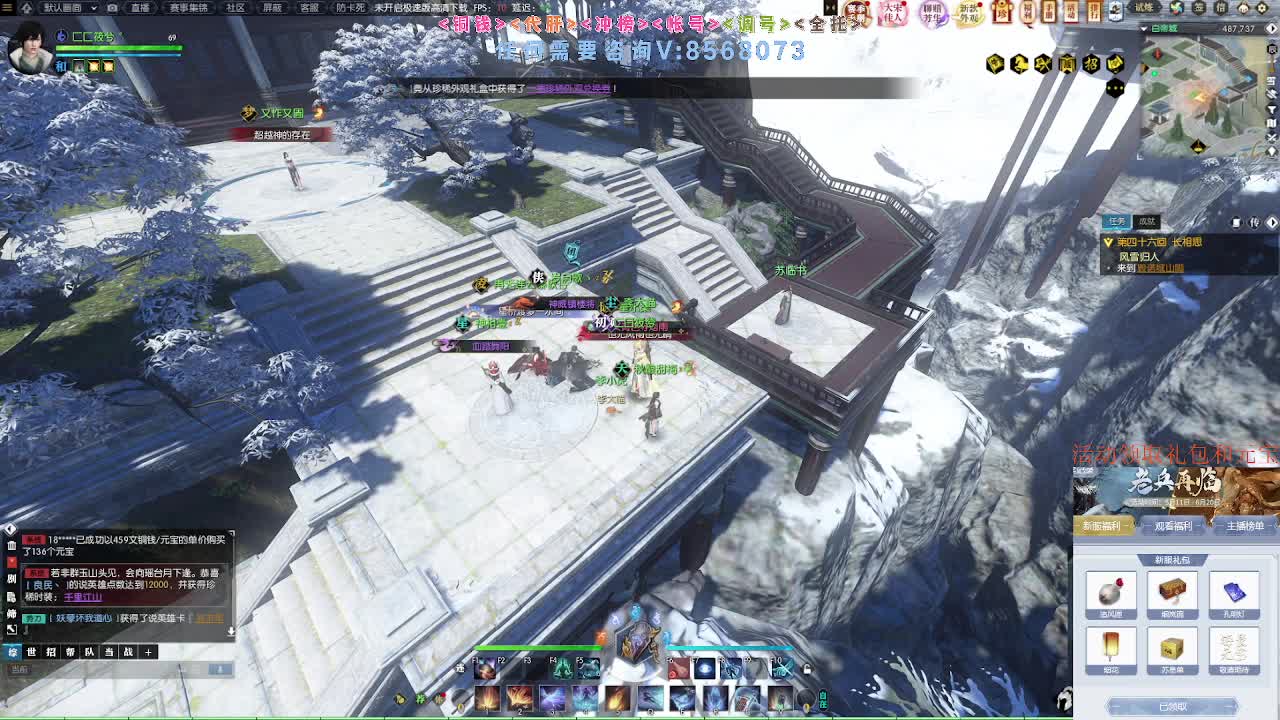Click the filter funnel icon beside the minimap
Image resolution: width=1280 pixels, height=720 pixels.
coord(1272,109)
